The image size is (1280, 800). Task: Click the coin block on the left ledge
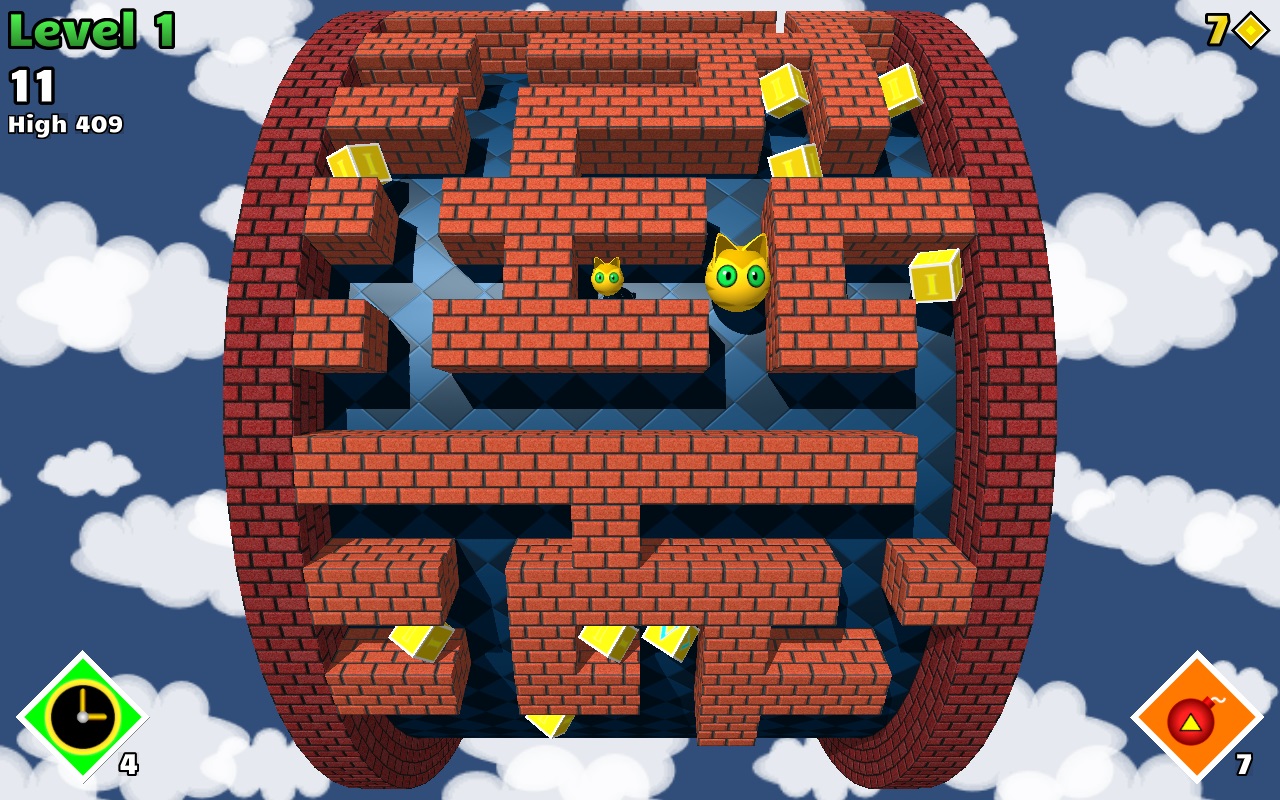coord(356,163)
